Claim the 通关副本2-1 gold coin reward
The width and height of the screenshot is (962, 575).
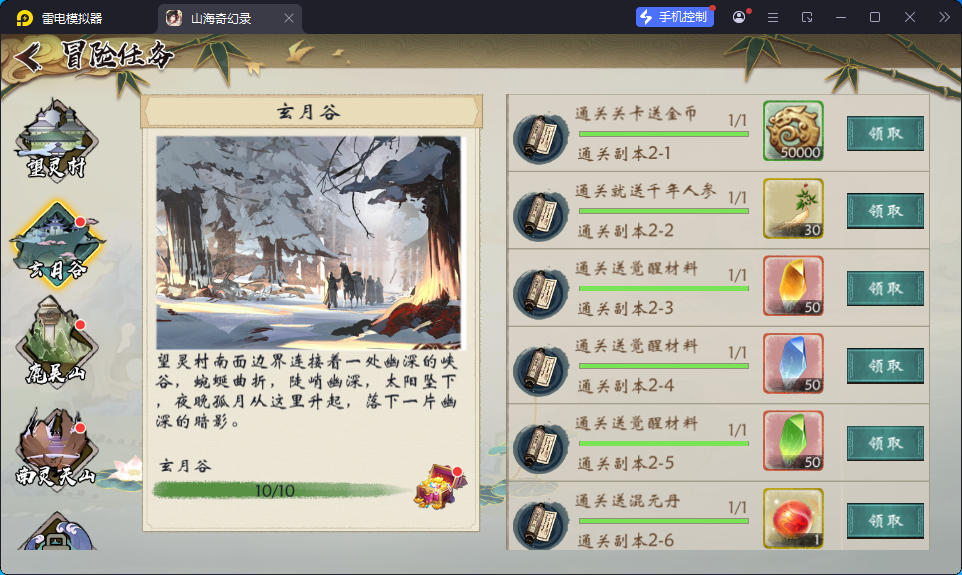[x=885, y=133]
